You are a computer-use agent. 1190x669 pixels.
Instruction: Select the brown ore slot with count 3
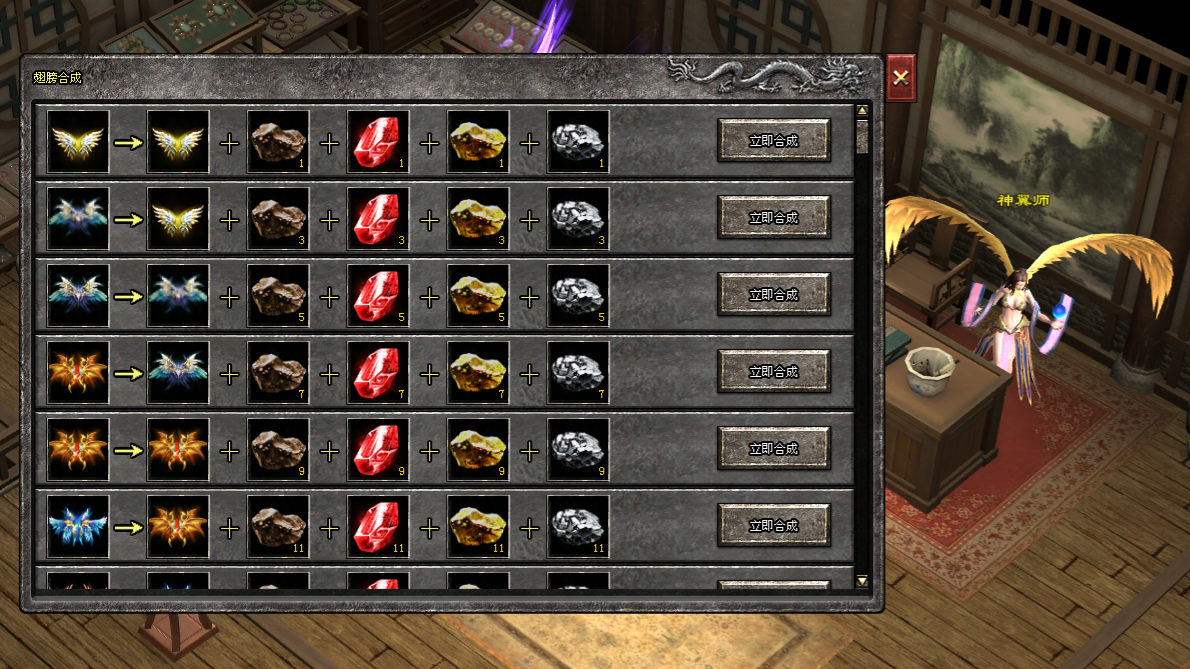click(278, 219)
